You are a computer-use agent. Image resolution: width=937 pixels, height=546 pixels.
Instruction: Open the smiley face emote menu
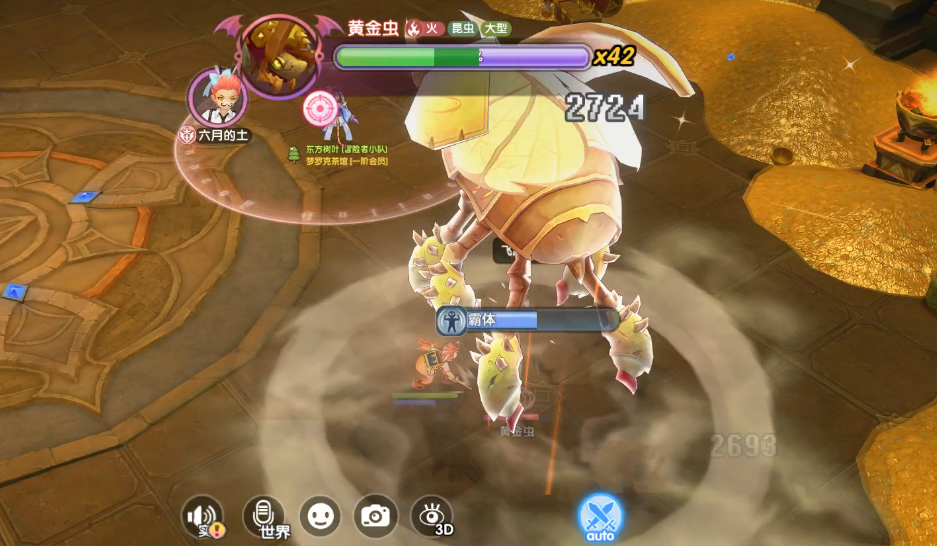click(320, 516)
